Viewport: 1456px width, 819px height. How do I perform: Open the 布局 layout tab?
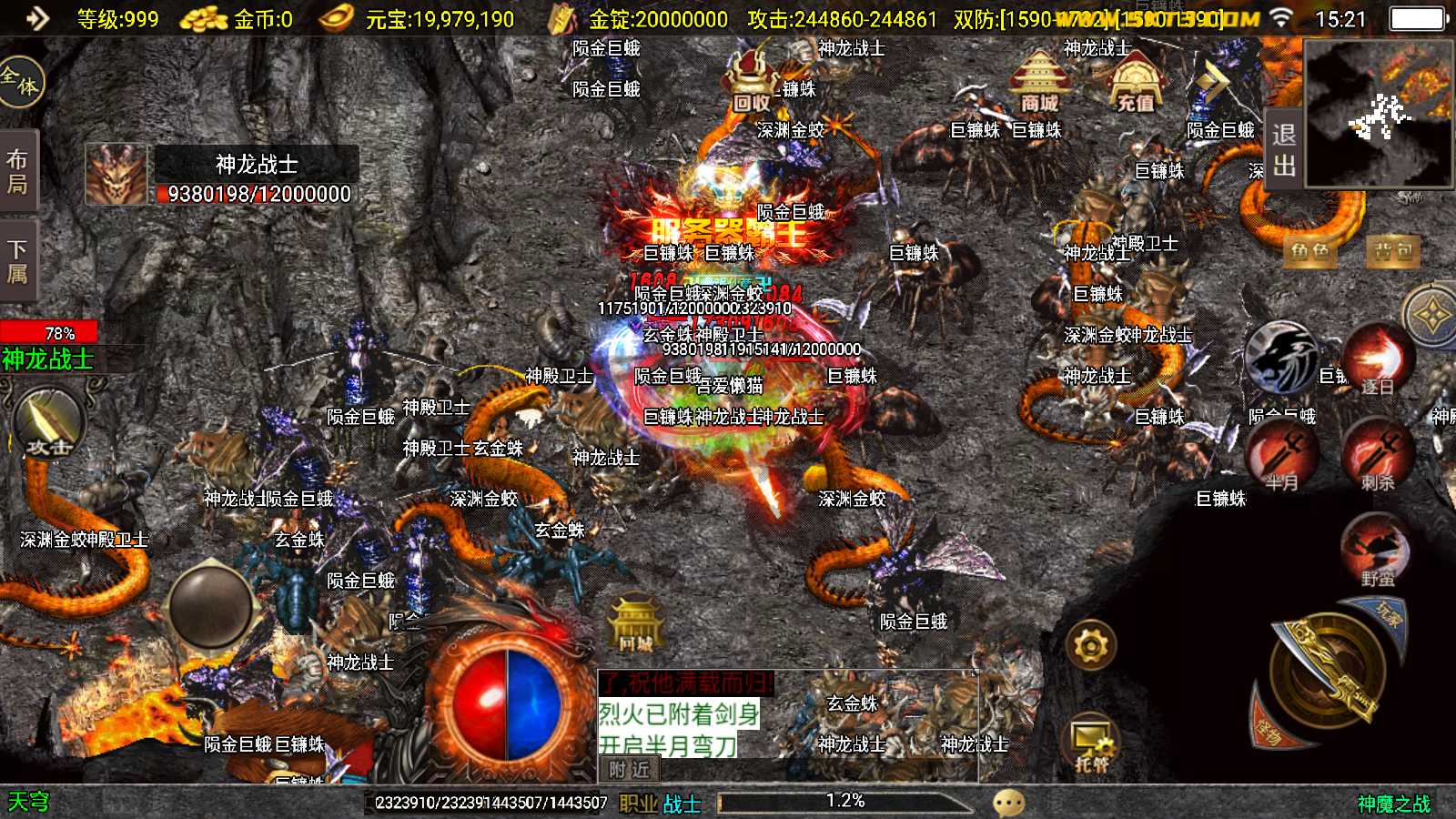17,171
